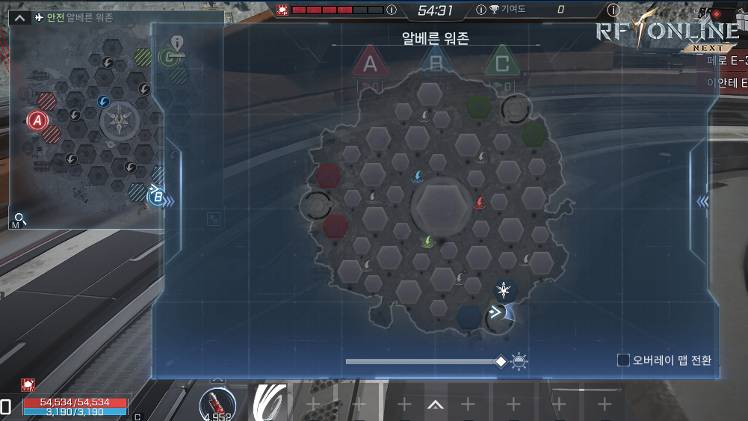This screenshot has height=421, width=748.
Task: Select the red A triangle on large map
Action: (370, 64)
